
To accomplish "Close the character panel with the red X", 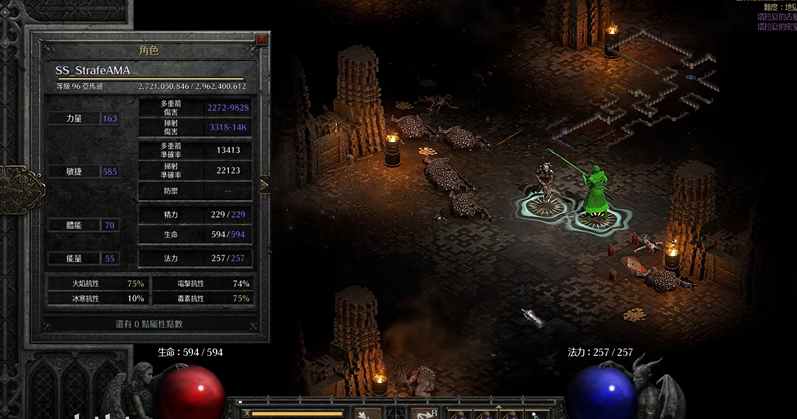I will click(x=262, y=40).
